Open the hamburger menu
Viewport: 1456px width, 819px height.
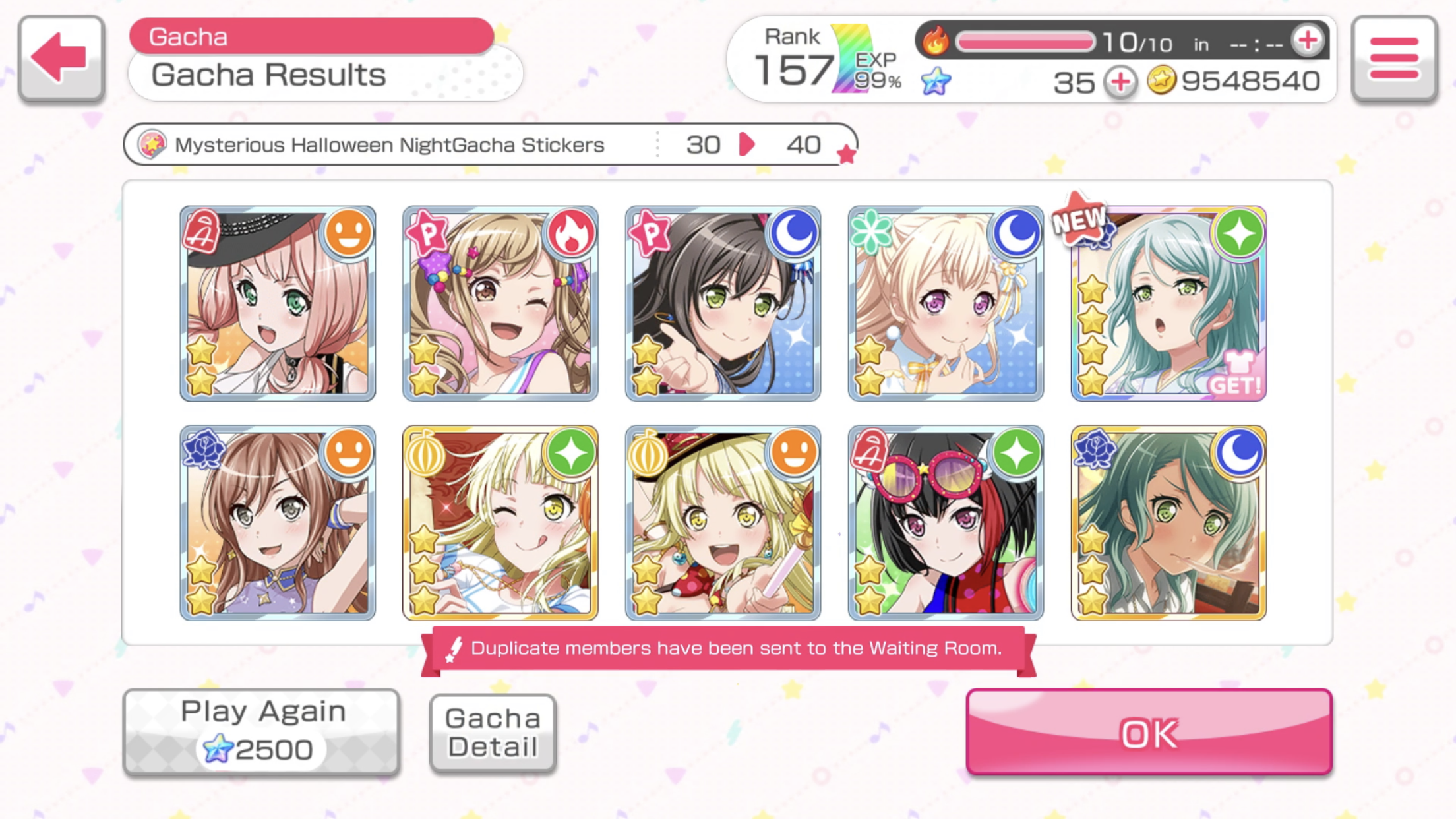(1394, 58)
